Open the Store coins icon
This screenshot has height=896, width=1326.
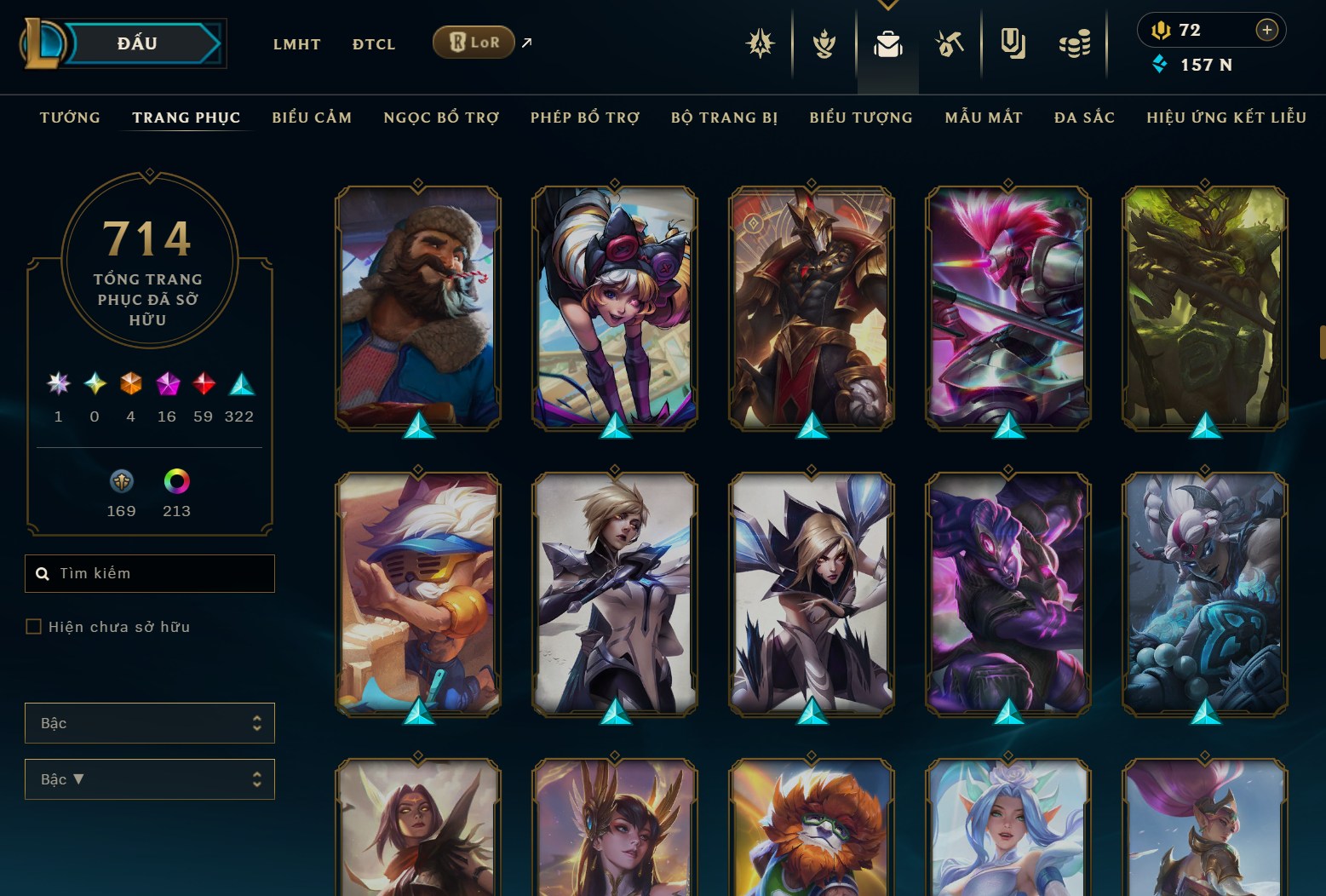coord(1074,43)
